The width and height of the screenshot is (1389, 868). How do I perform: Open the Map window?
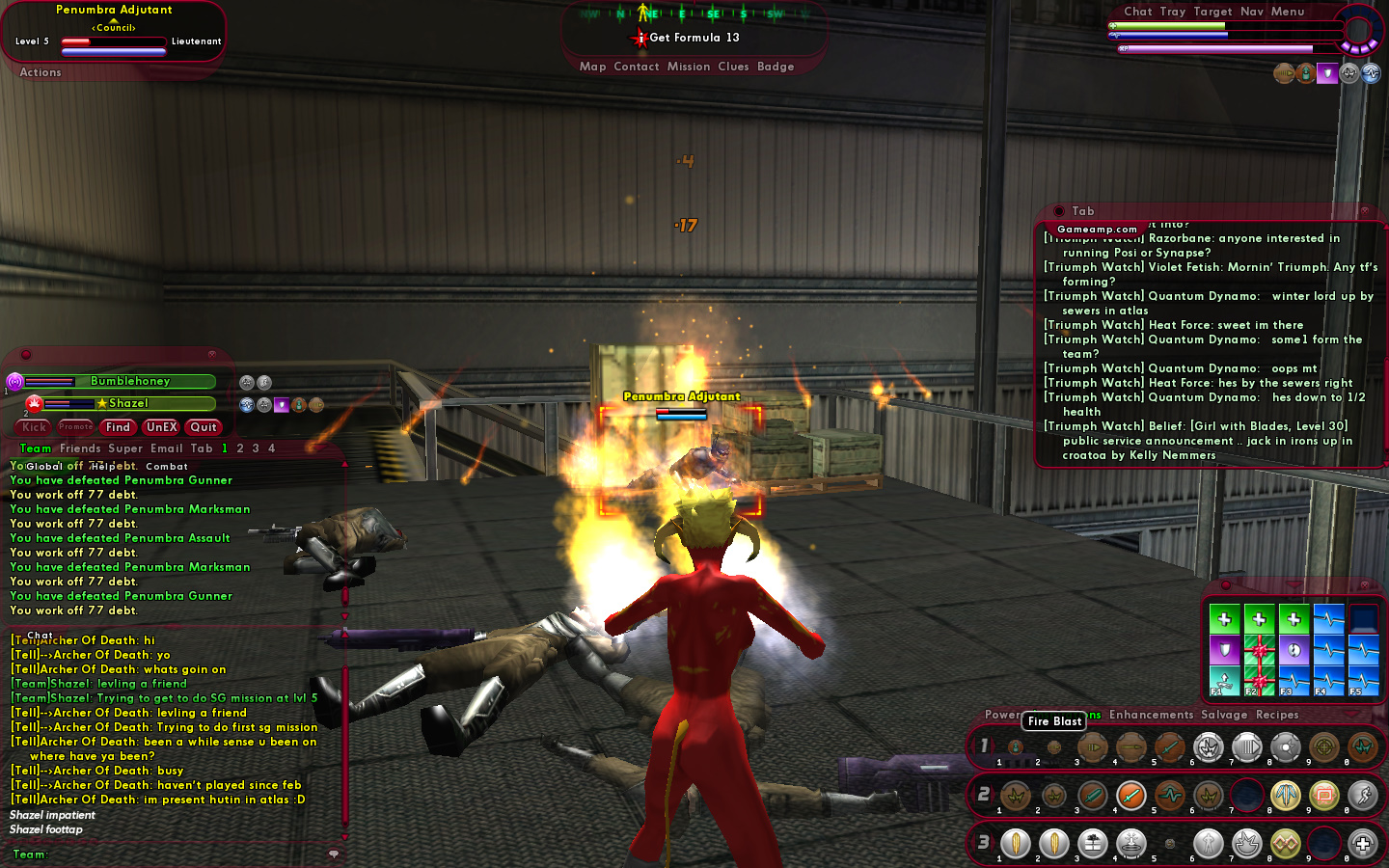pyautogui.click(x=592, y=67)
